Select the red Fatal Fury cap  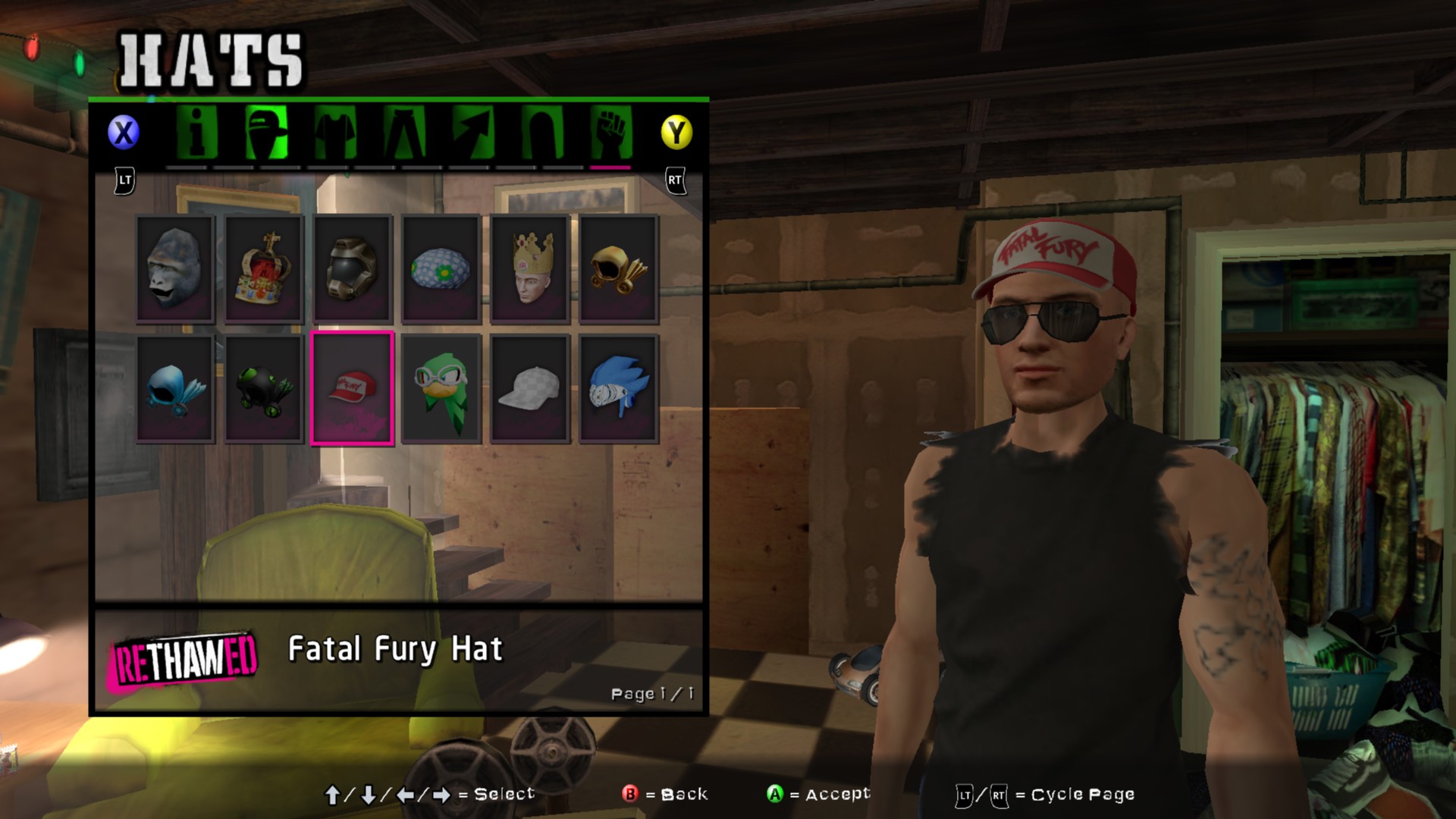pos(353,388)
